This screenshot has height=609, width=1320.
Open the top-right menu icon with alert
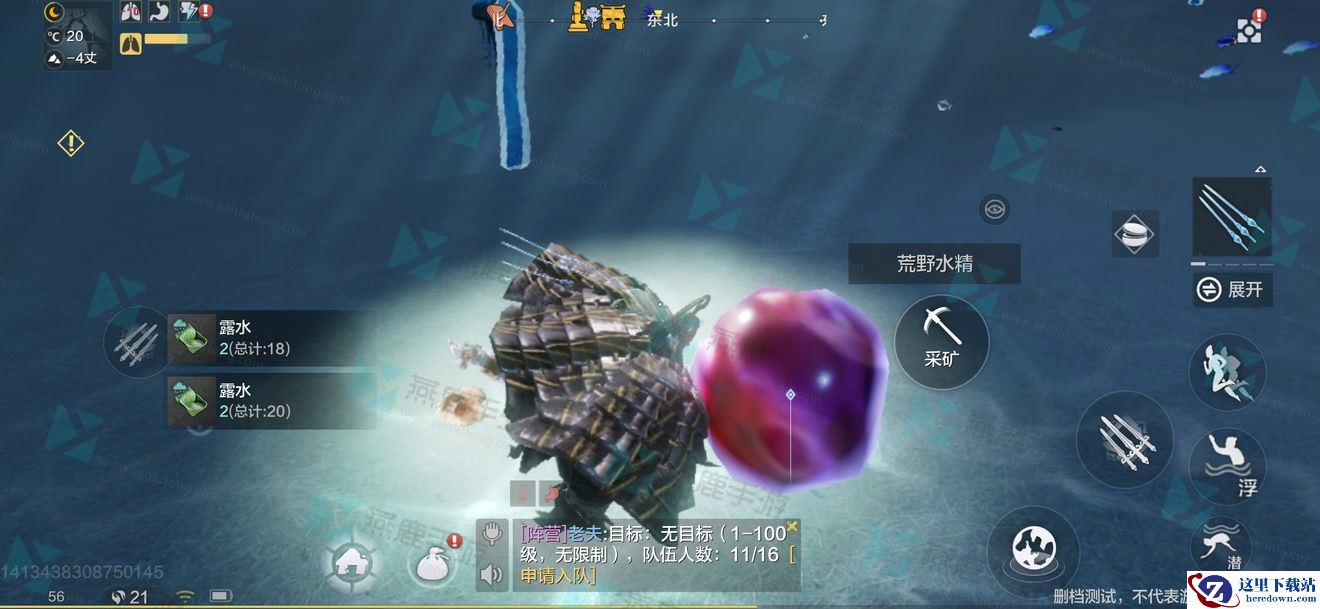click(1250, 29)
